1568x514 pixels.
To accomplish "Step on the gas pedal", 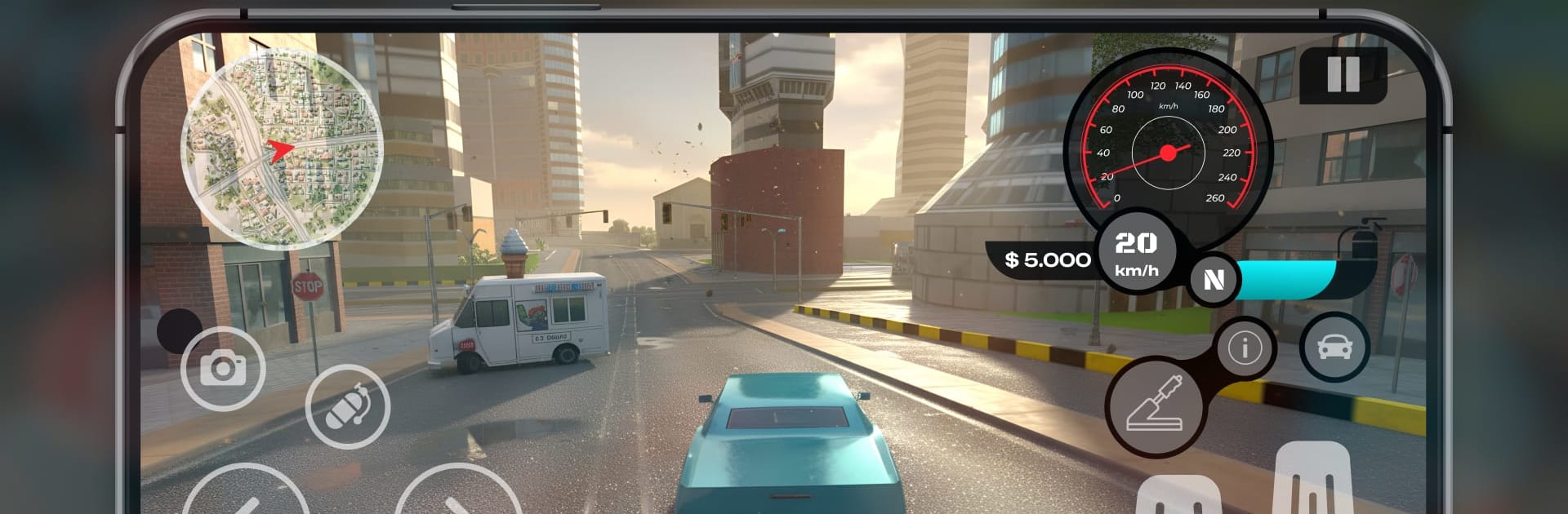I will [x=1313, y=481].
